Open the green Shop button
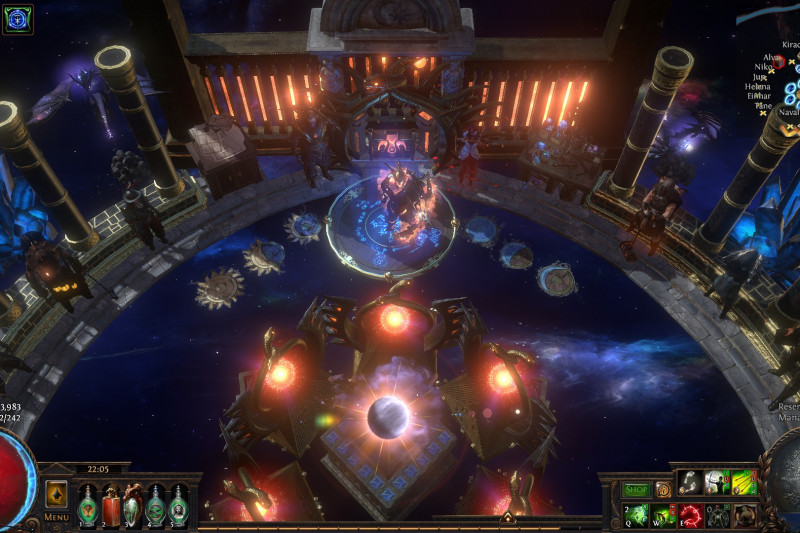 click(636, 490)
